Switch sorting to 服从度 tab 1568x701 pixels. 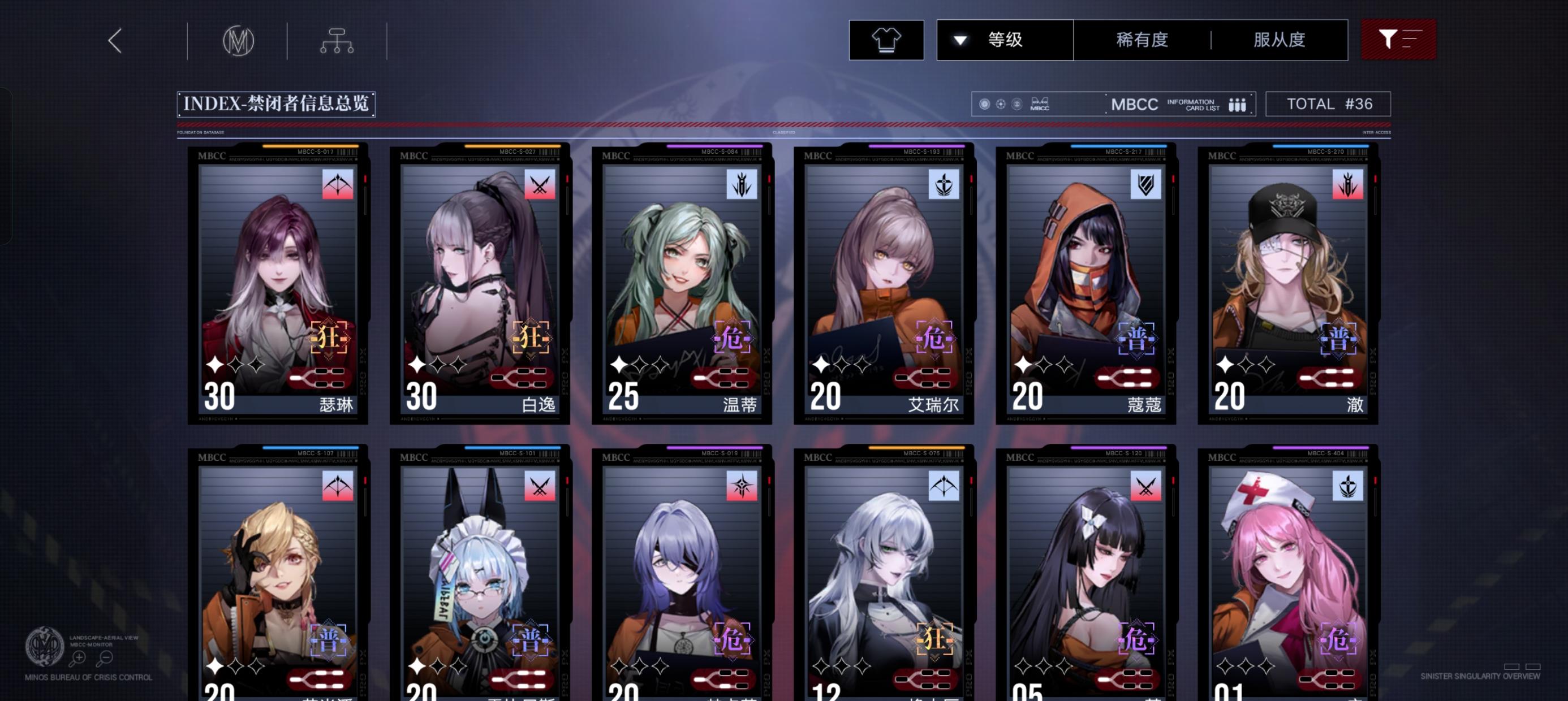pos(1280,38)
